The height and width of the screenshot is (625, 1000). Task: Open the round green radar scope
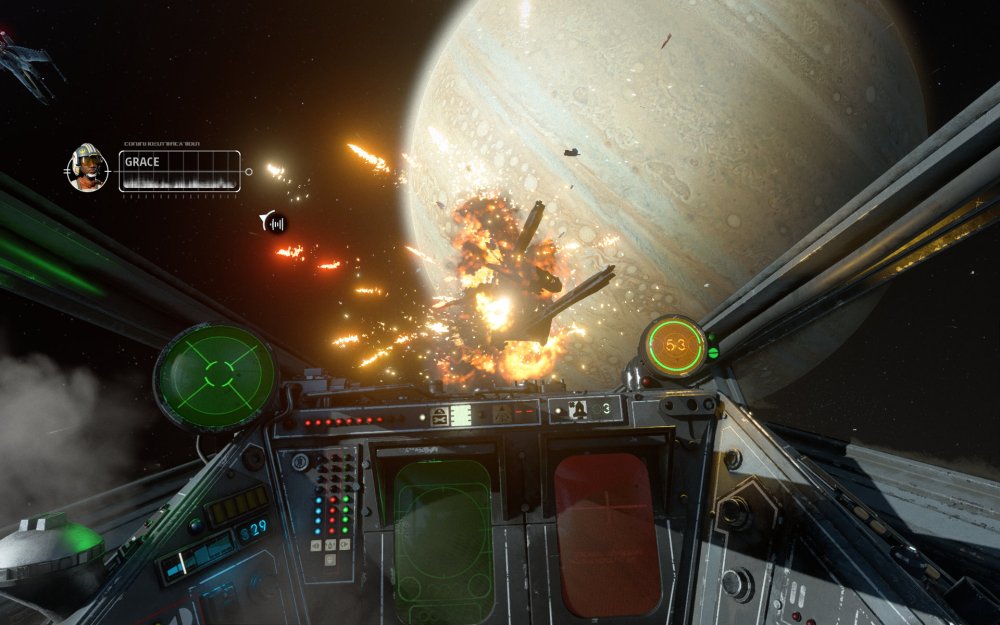point(215,376)
